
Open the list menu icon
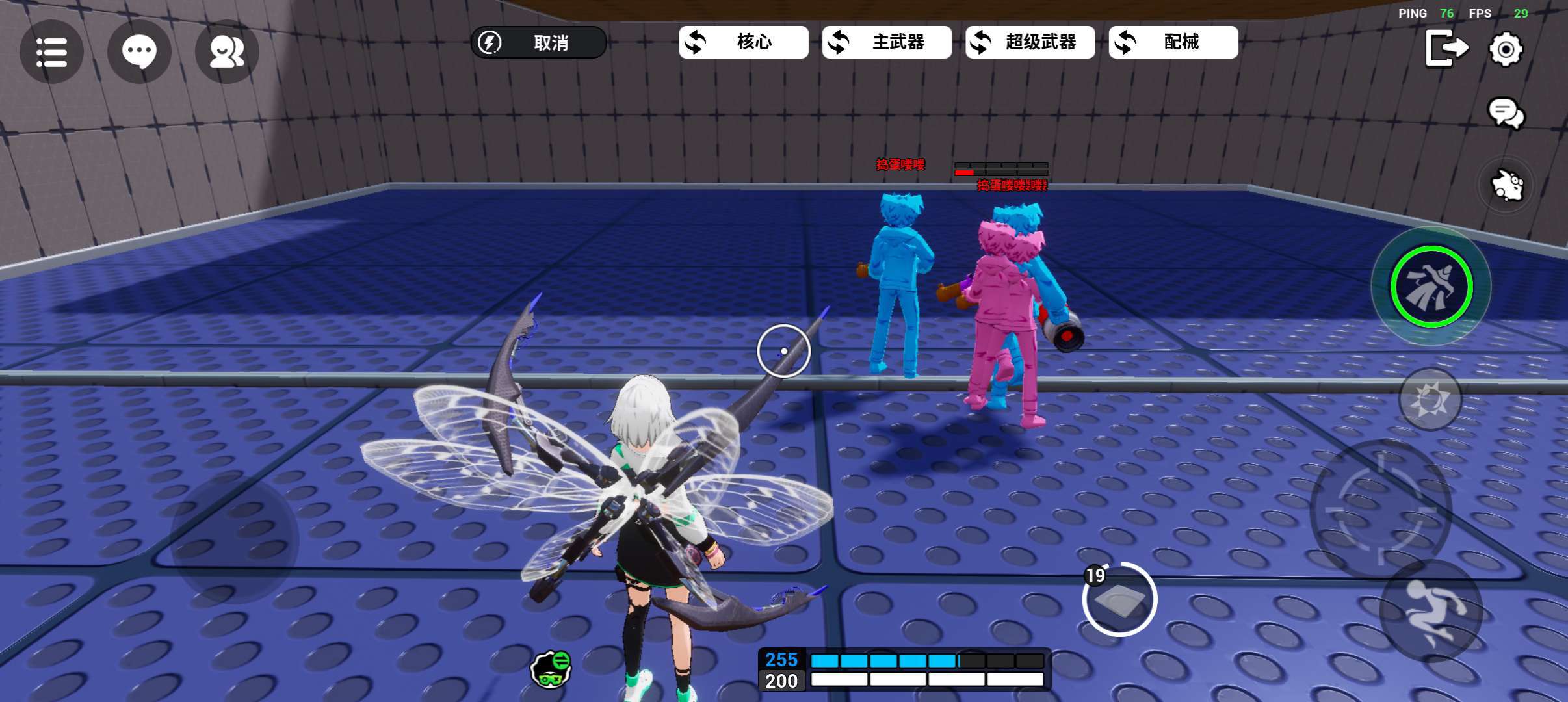point(51,51)
